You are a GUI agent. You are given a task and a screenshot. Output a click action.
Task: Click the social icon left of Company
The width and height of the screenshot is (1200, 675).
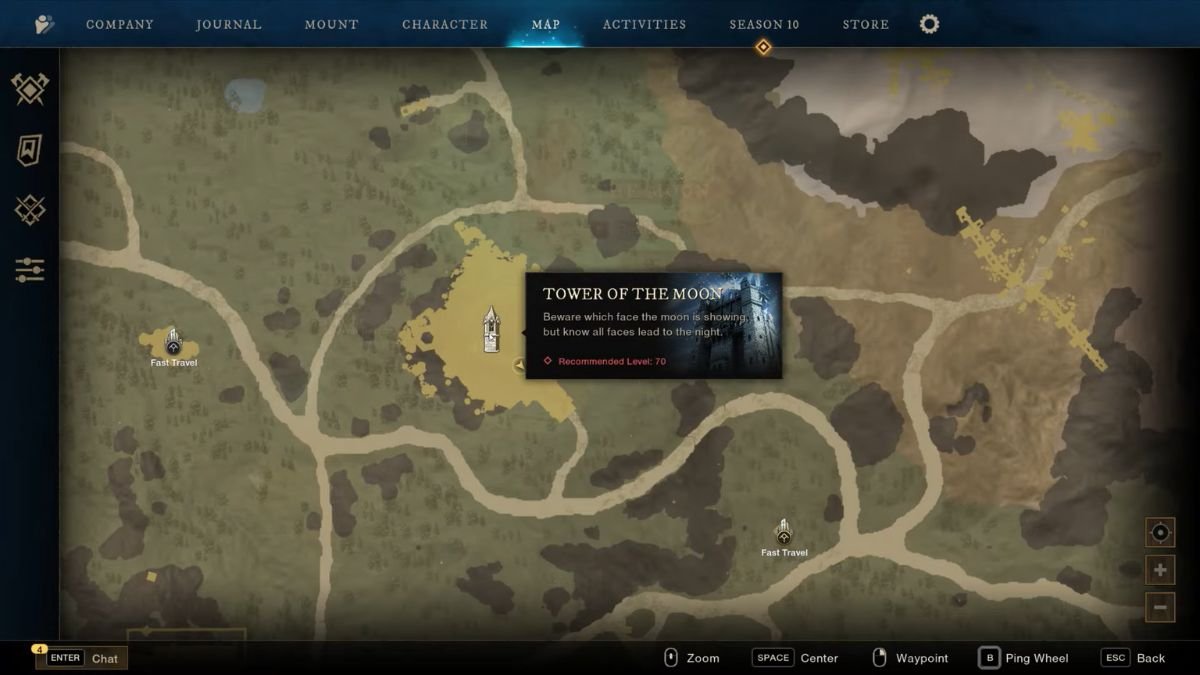(x=45, y=24)
